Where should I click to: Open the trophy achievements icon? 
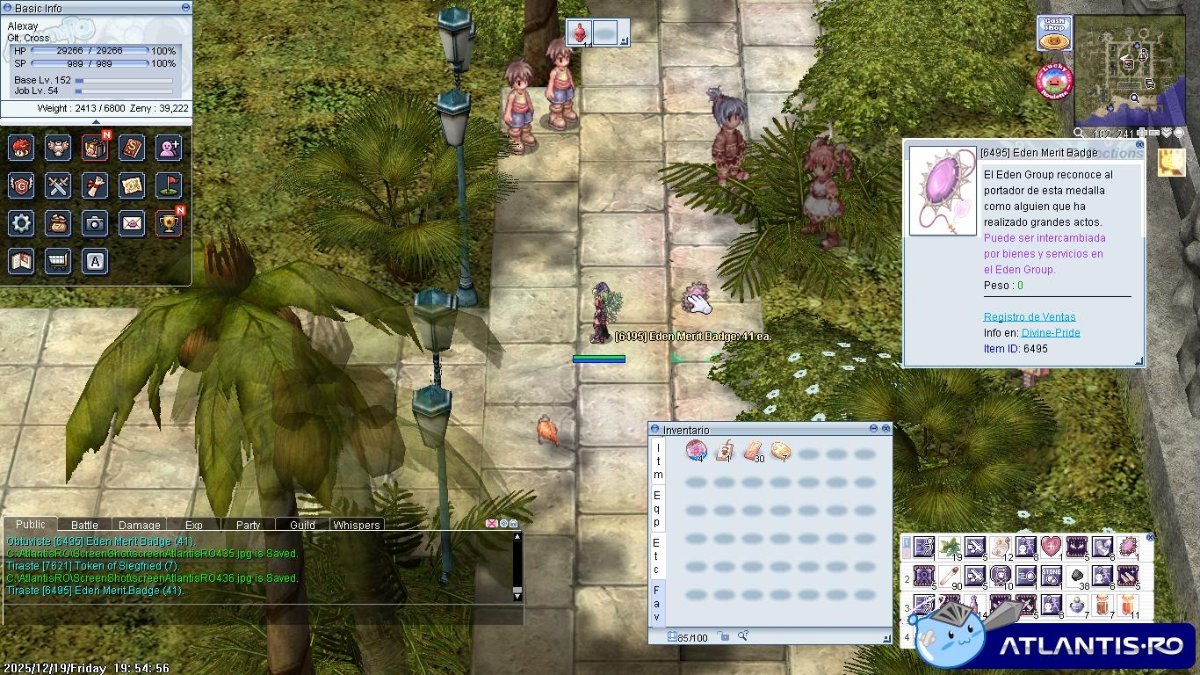pyautogui.click(x=168, y=223)
